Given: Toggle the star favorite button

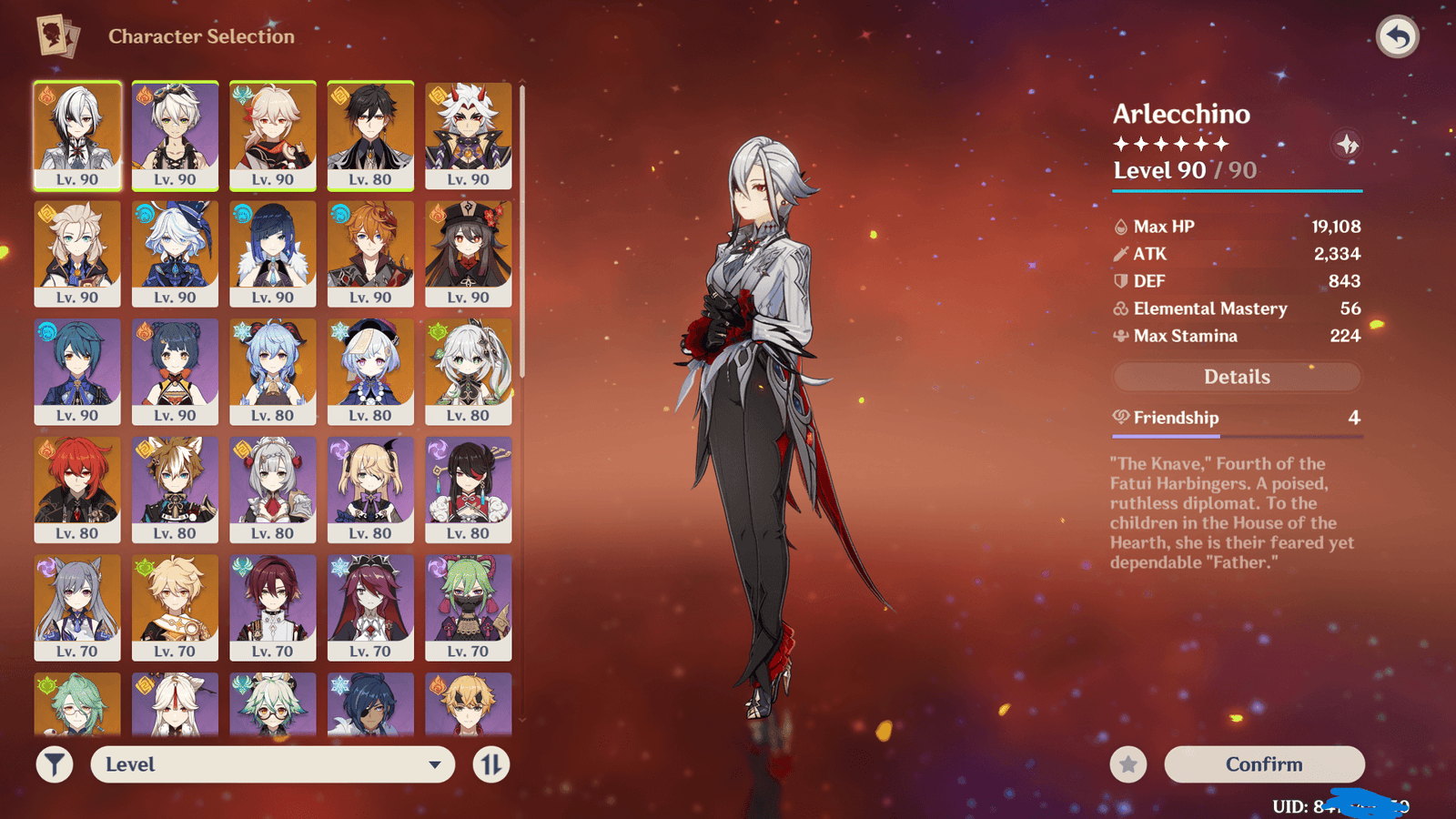Looking at the screenshot, I should [1128, 764].
